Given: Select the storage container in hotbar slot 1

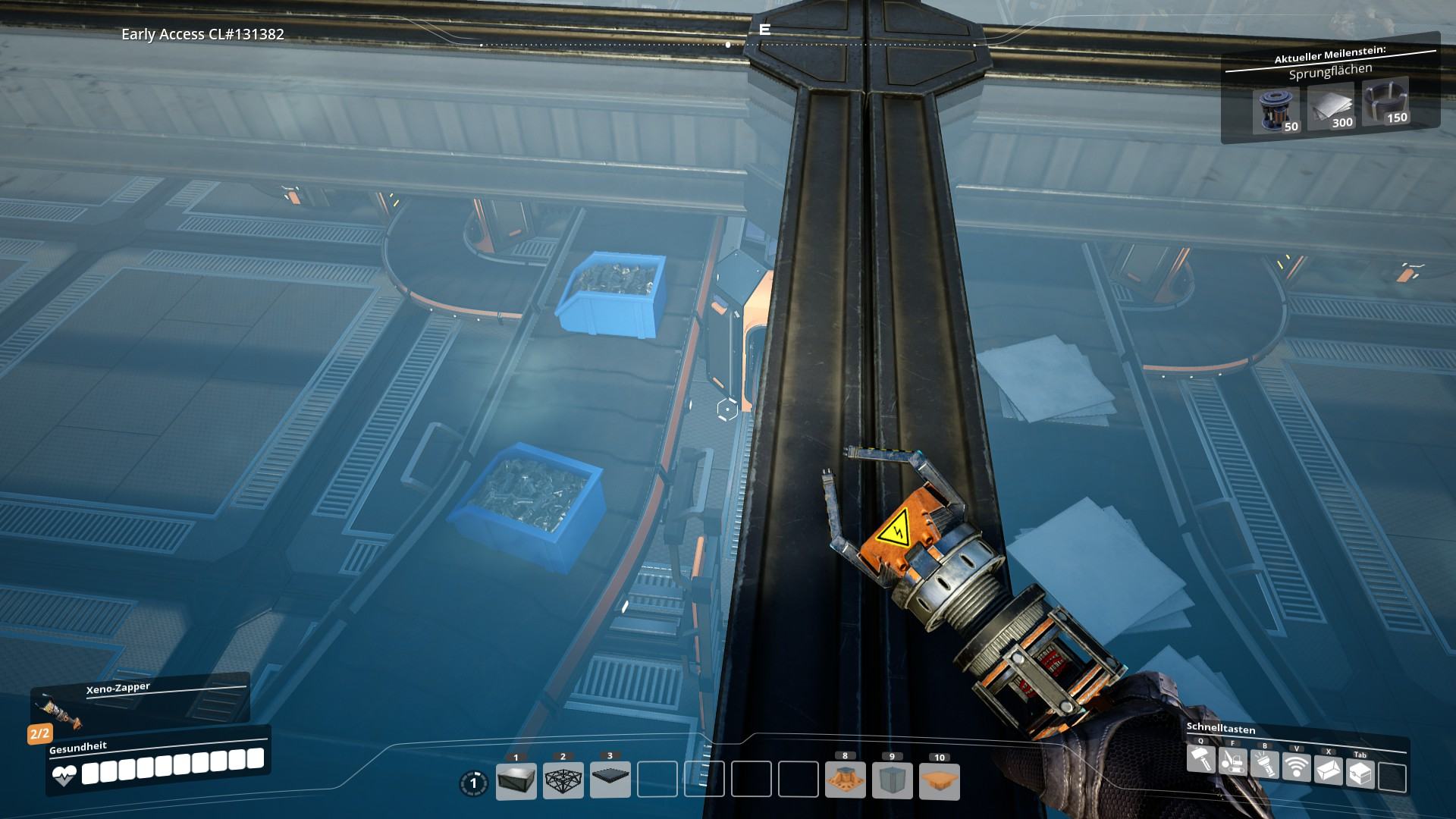Looking at the screenshot, I should 516,780.
